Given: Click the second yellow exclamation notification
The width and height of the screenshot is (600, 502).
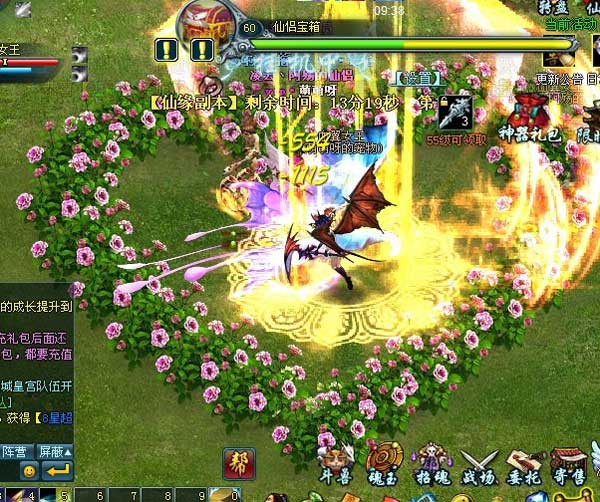Looking at the screenshot, I should click(202, 48).
